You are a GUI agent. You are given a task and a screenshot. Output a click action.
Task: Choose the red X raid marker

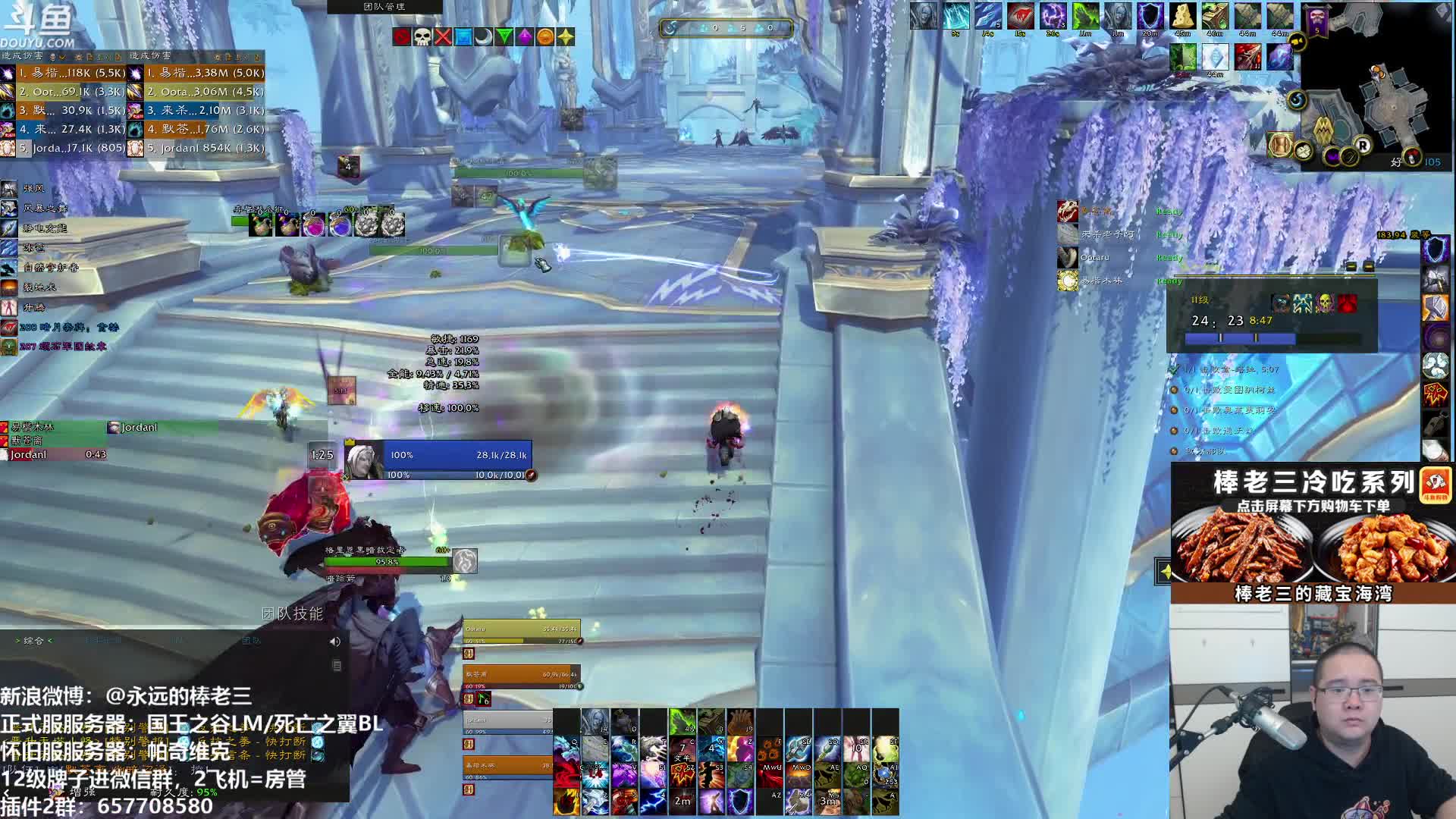tap(443, 36)
